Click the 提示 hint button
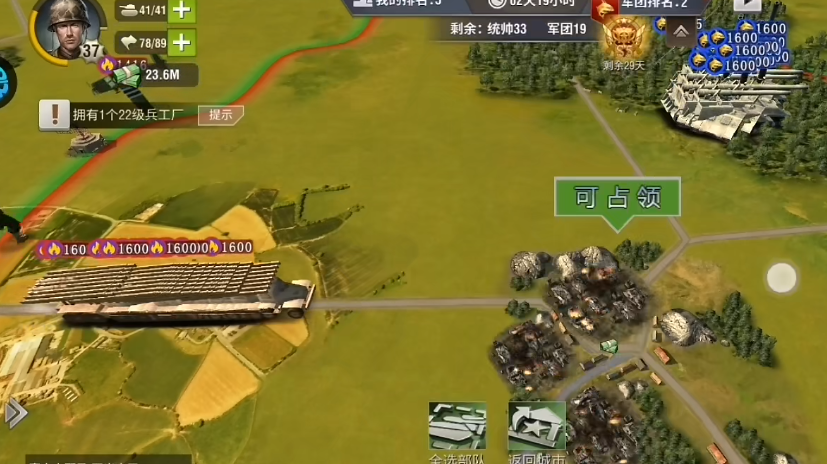The width and height of the screenshot is (827, 464). pyautogui.click(x=221, y=114)
